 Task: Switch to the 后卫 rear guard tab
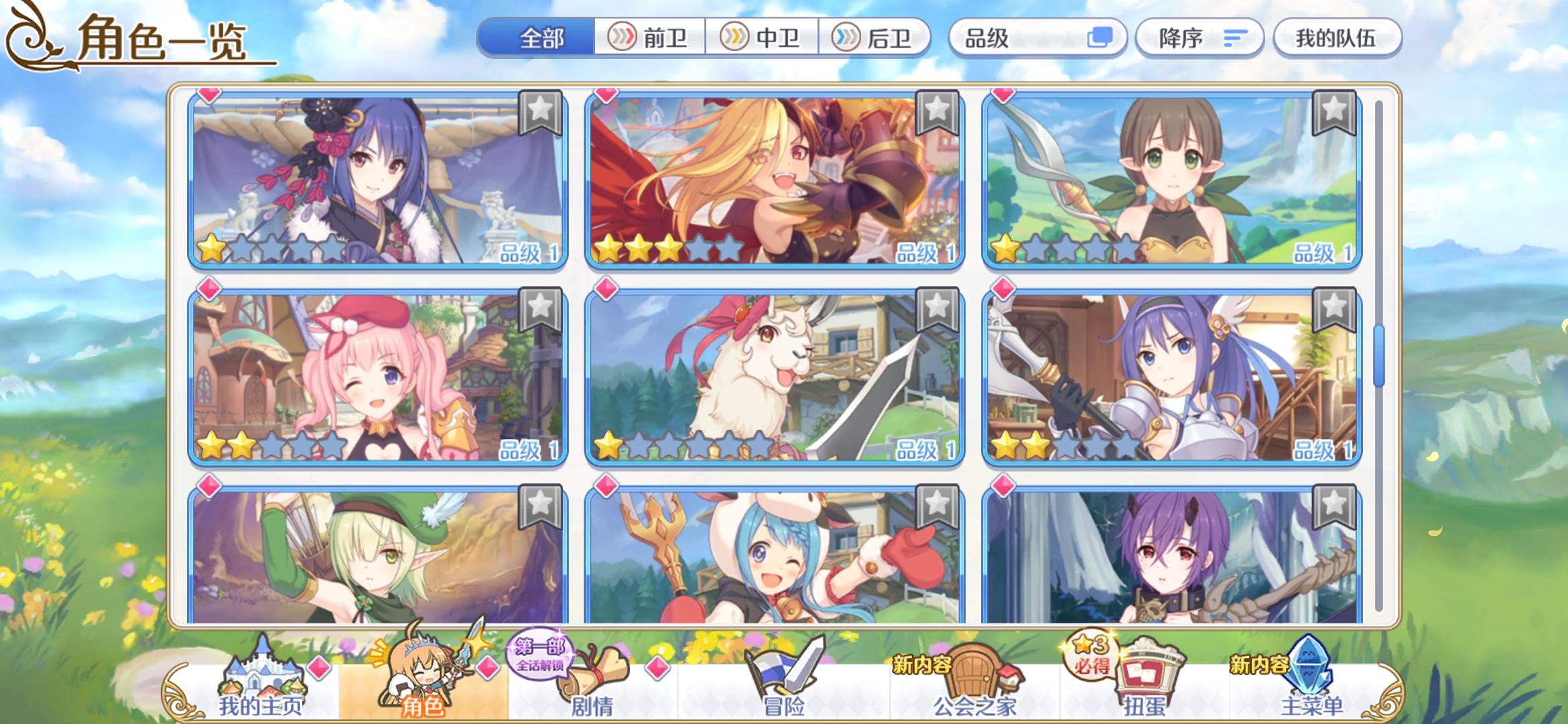[x=879, y=38]
